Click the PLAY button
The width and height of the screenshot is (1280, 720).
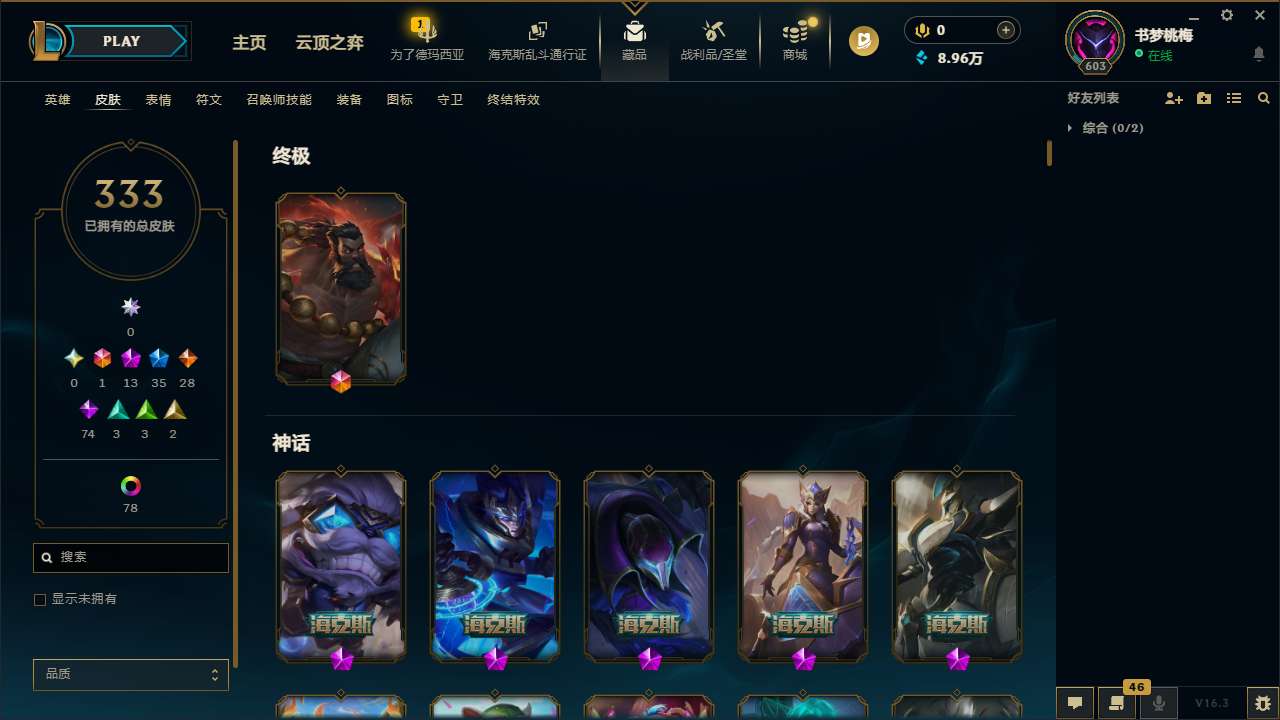point(121,41)
